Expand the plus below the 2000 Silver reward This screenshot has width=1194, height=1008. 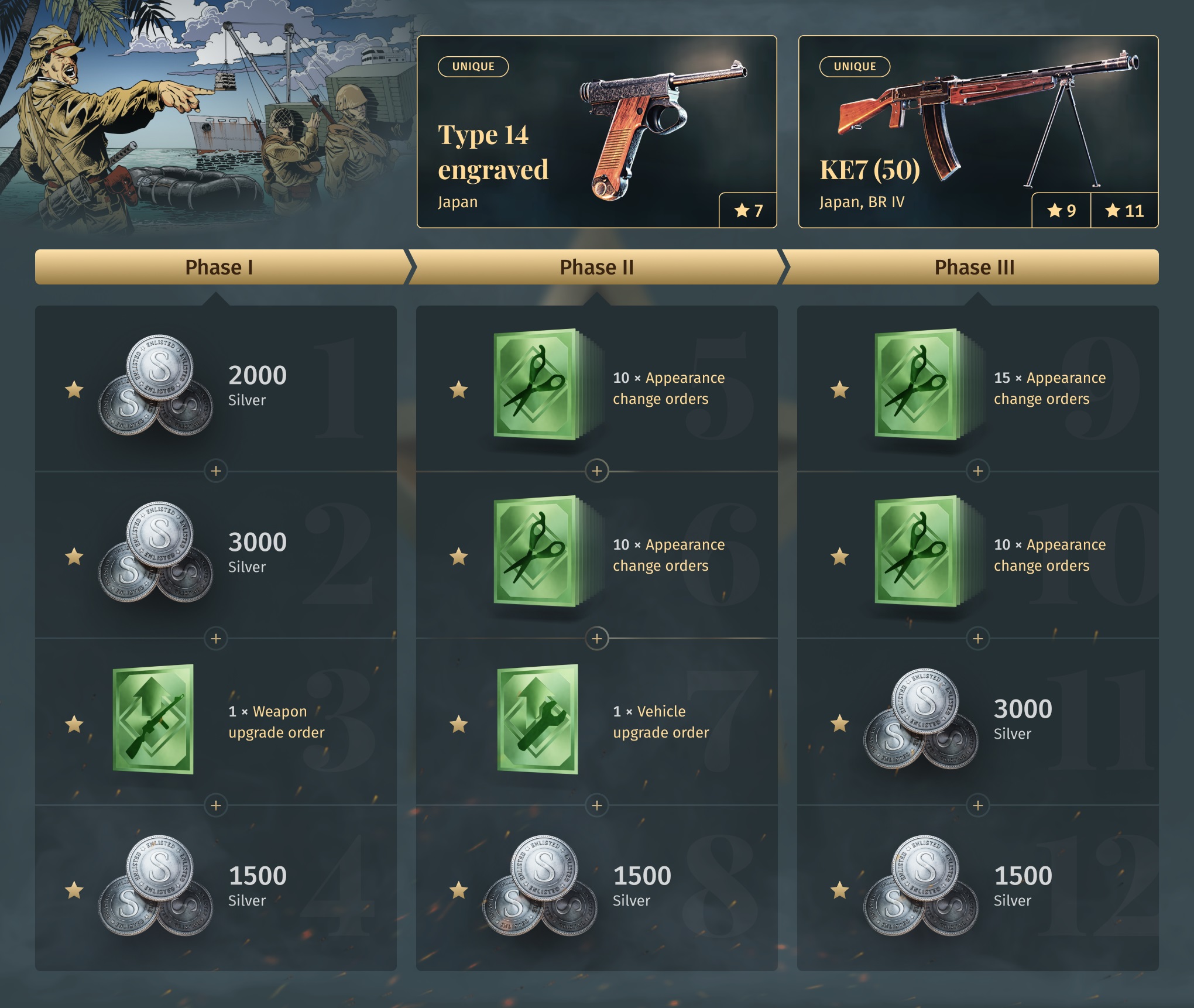pyautogui.click(x=216, y=471)
